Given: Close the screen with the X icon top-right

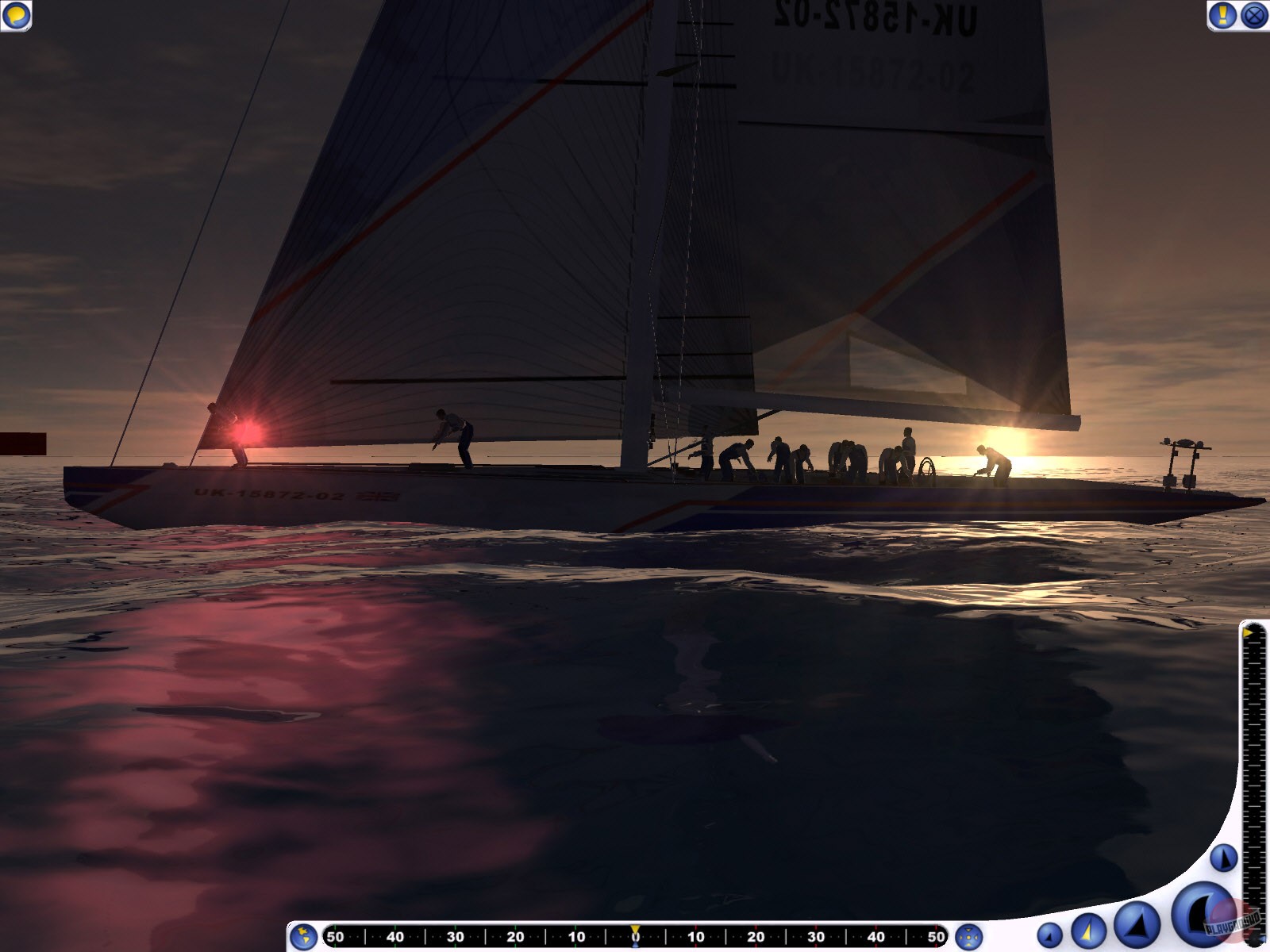Looking at the screenshot, I should (x=1255, y=15).
